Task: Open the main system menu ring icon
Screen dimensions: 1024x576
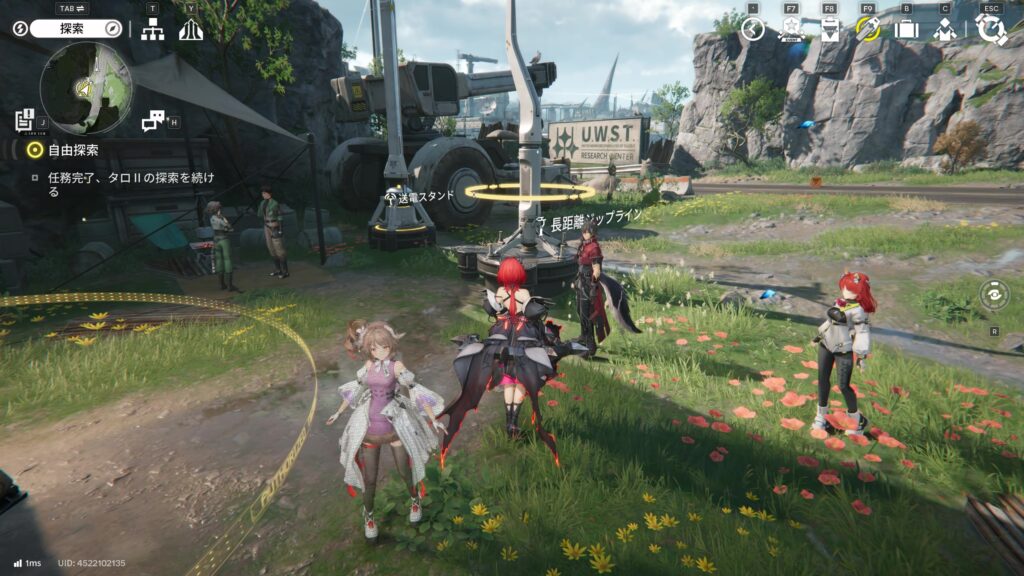Action: [991, 29]
